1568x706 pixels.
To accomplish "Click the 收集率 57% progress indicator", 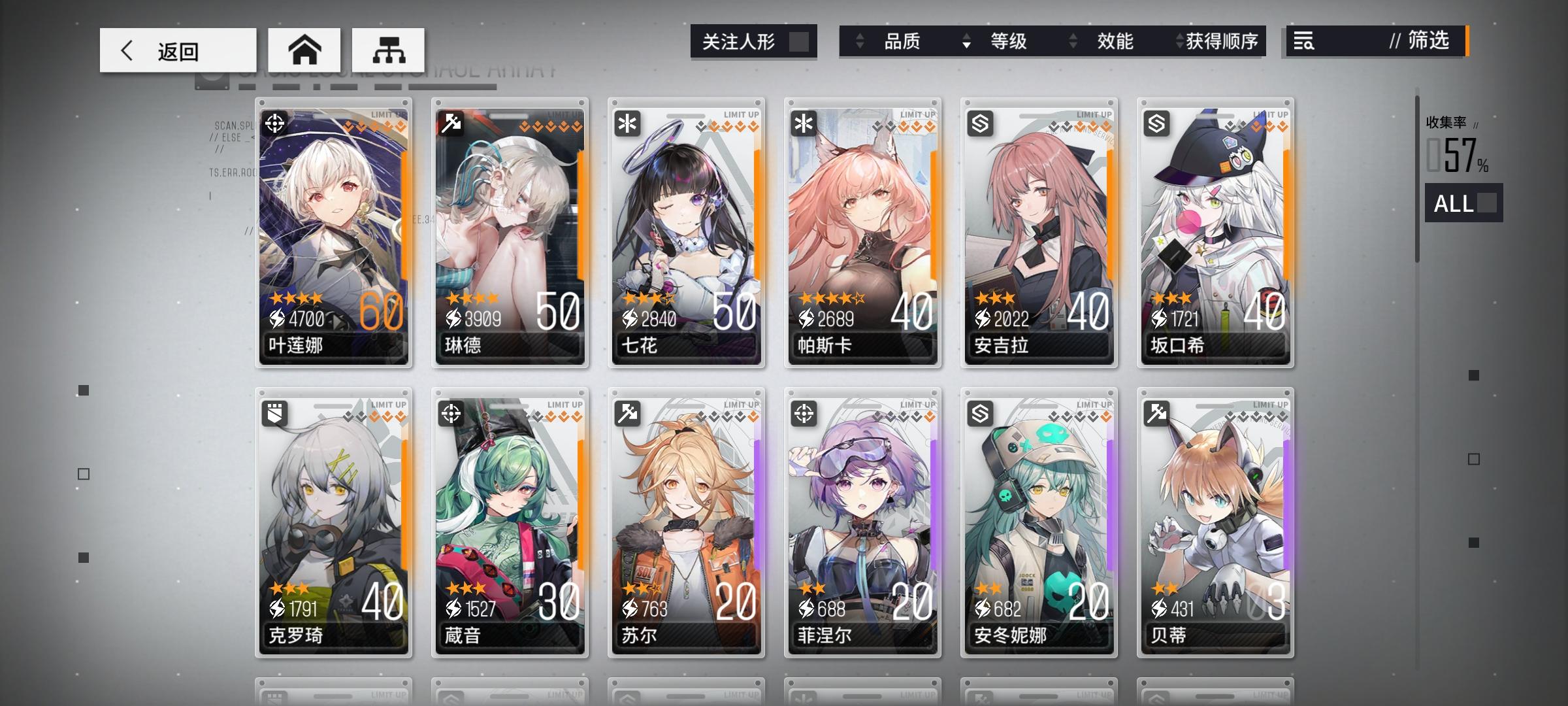I will [x=1454, y=147].
